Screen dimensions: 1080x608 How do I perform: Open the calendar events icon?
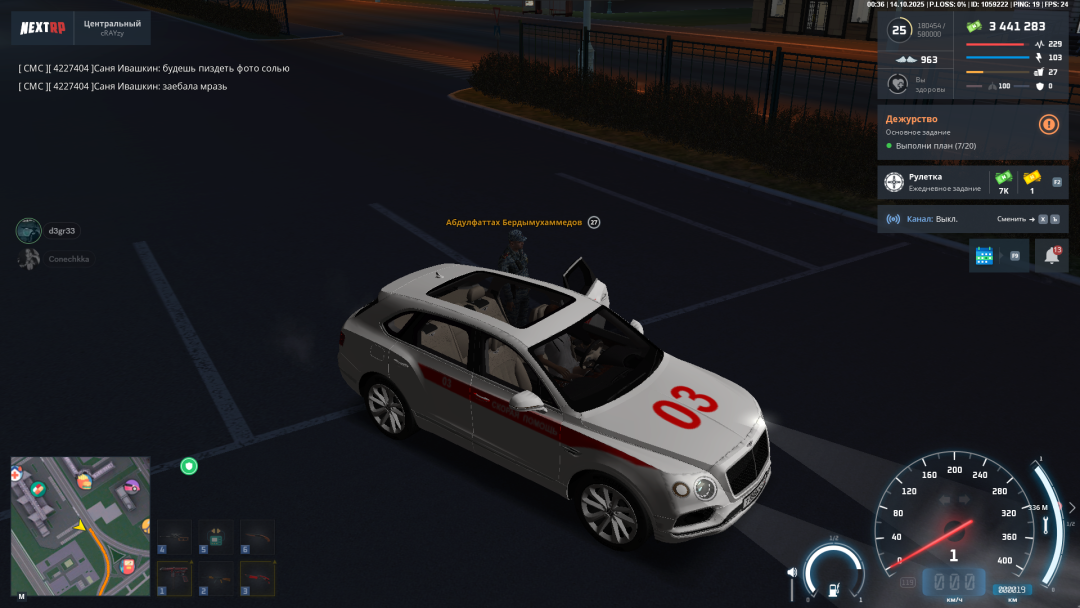pos(985,255)
